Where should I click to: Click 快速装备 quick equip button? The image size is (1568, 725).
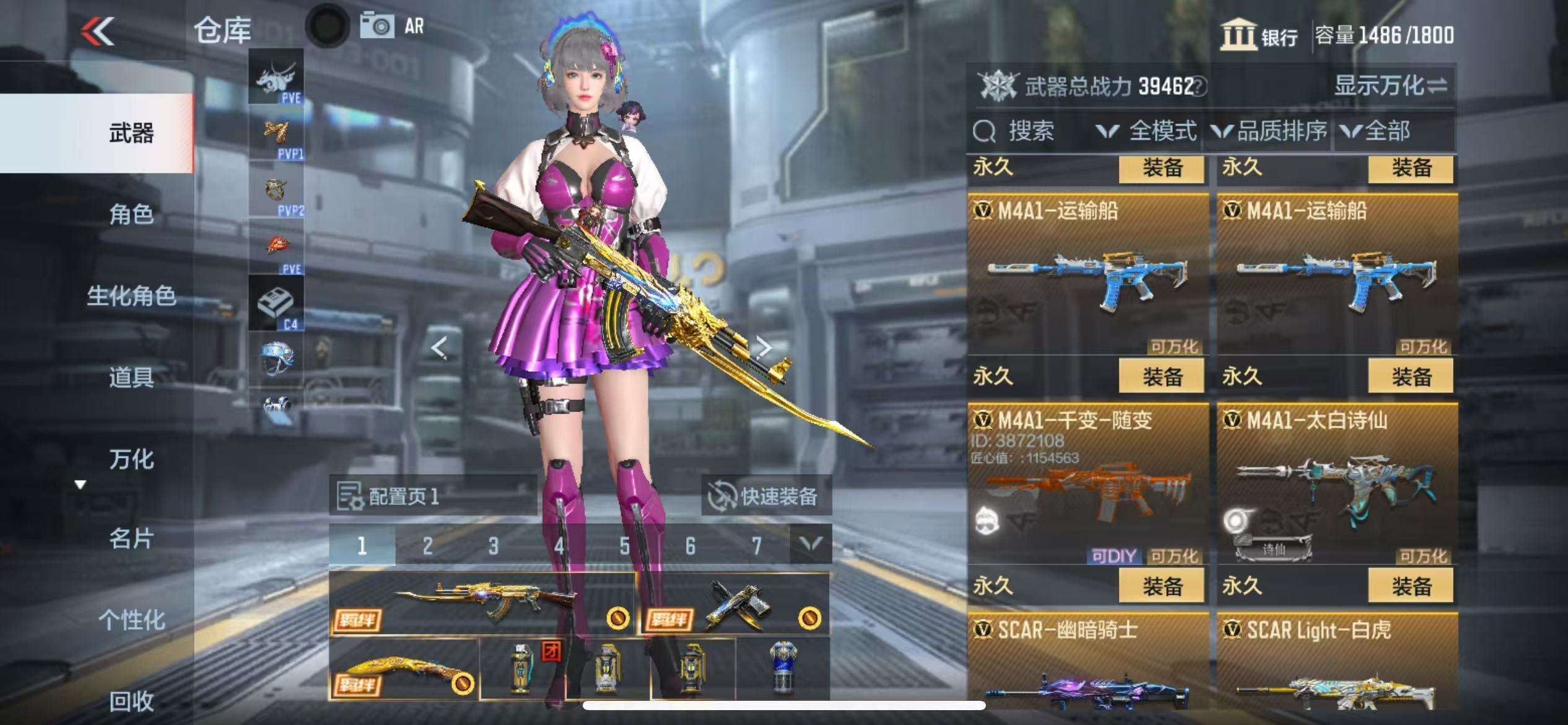click(765, 496)
